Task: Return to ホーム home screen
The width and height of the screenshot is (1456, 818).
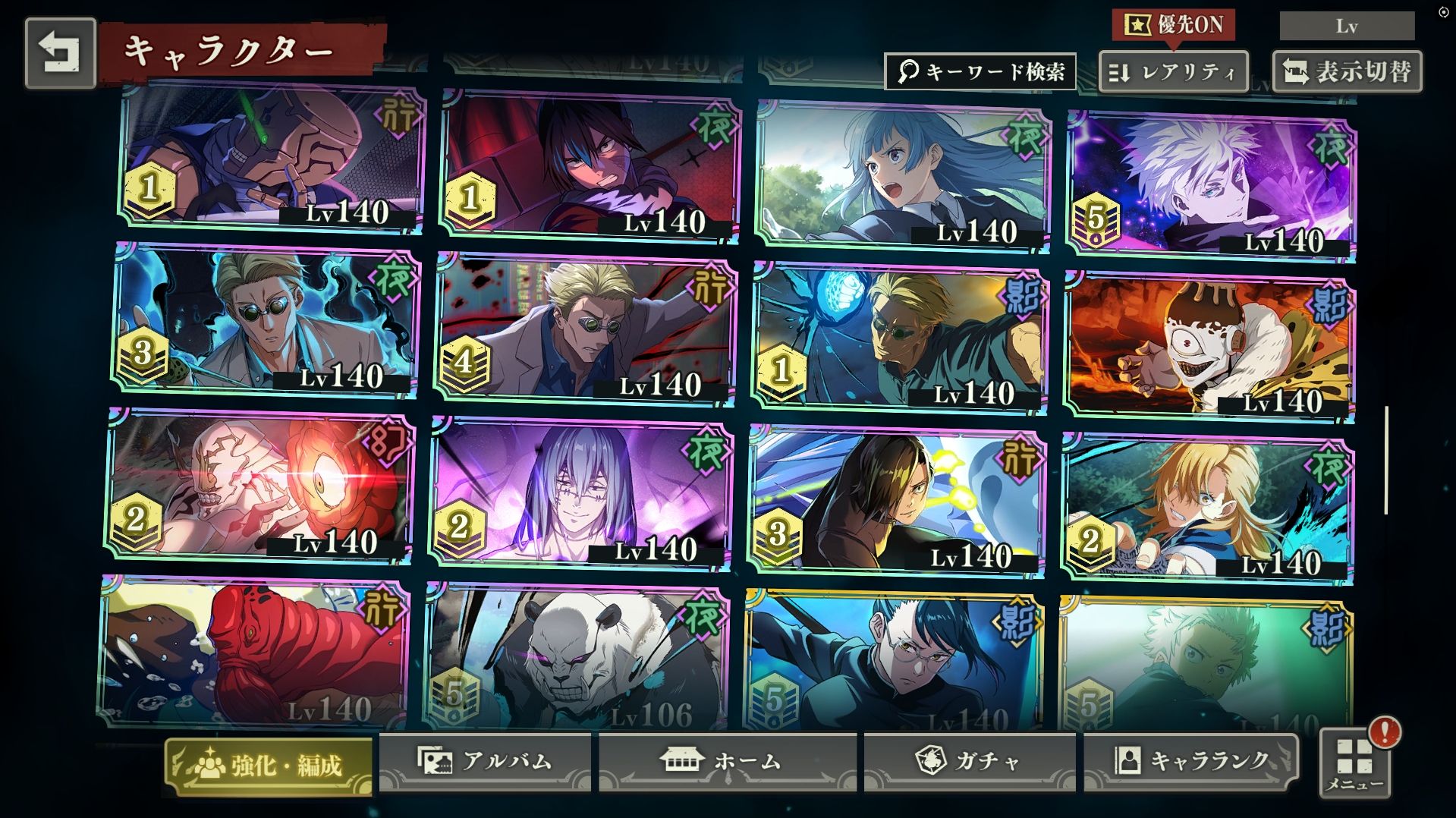Action: click(x=727, y=761)
